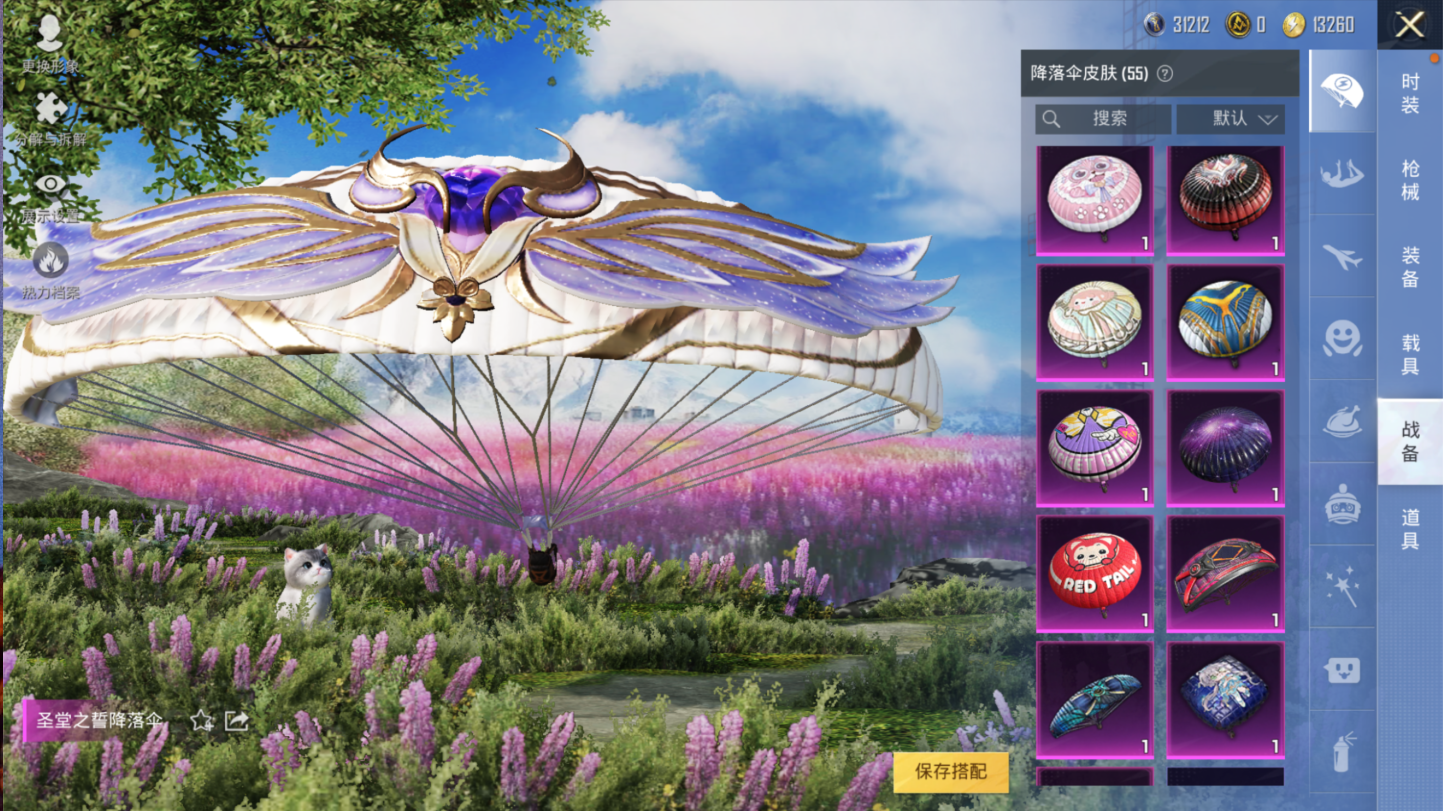Open the 装备 tab

[x=1410, y=268]
